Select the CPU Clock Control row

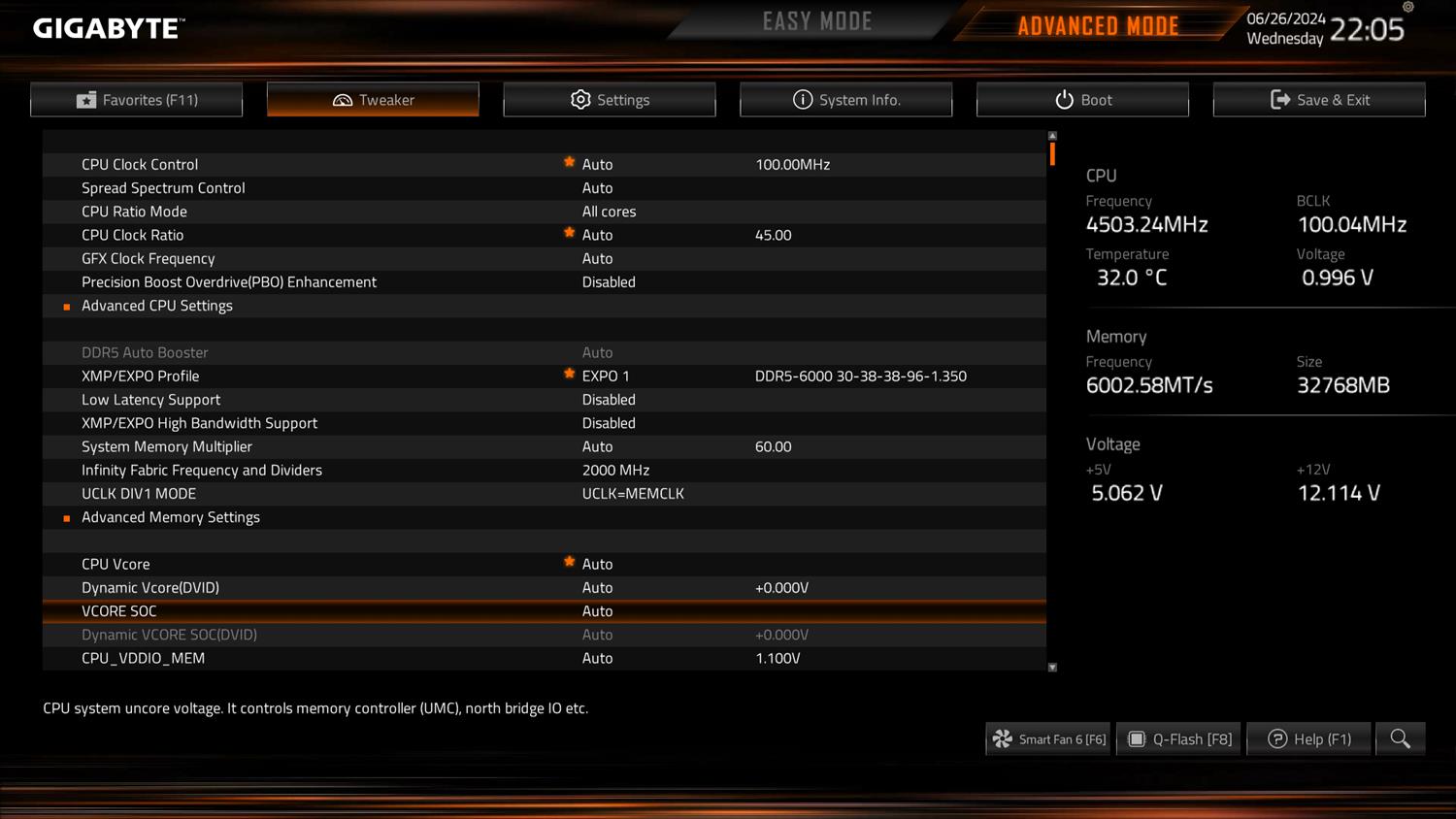[140, 165]
